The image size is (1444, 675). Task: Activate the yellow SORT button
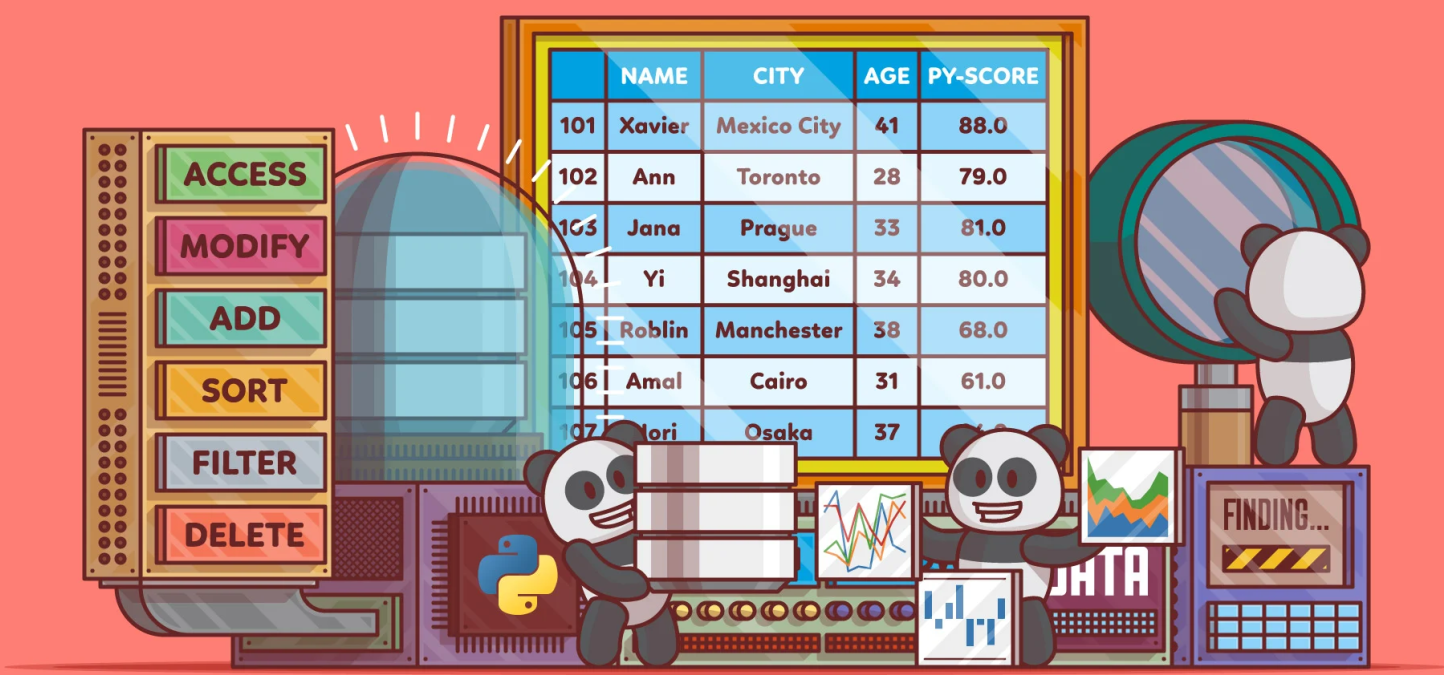243,390
